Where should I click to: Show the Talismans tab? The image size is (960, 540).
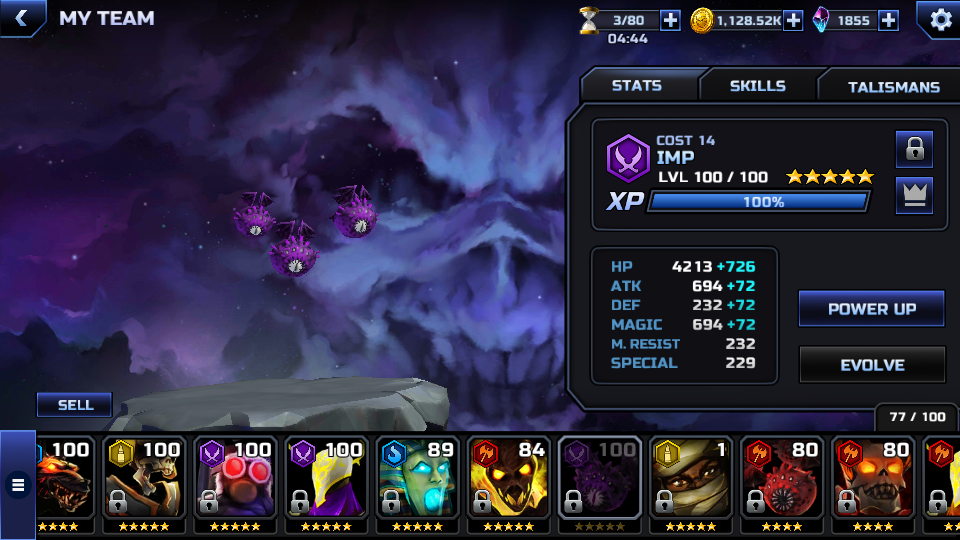(x=893, y=87)
